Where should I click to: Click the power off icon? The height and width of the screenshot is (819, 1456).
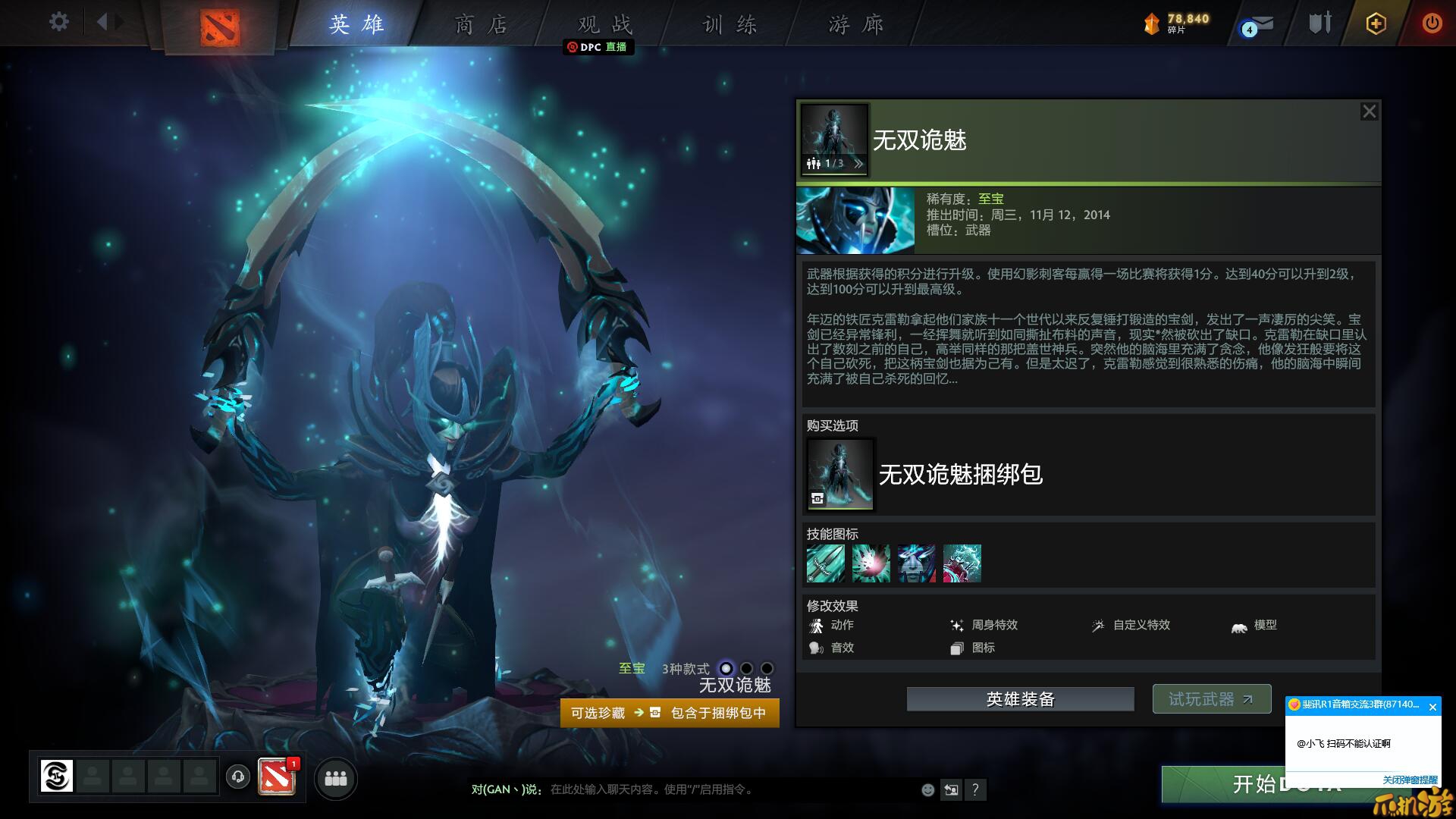[x=1432, y=23]
